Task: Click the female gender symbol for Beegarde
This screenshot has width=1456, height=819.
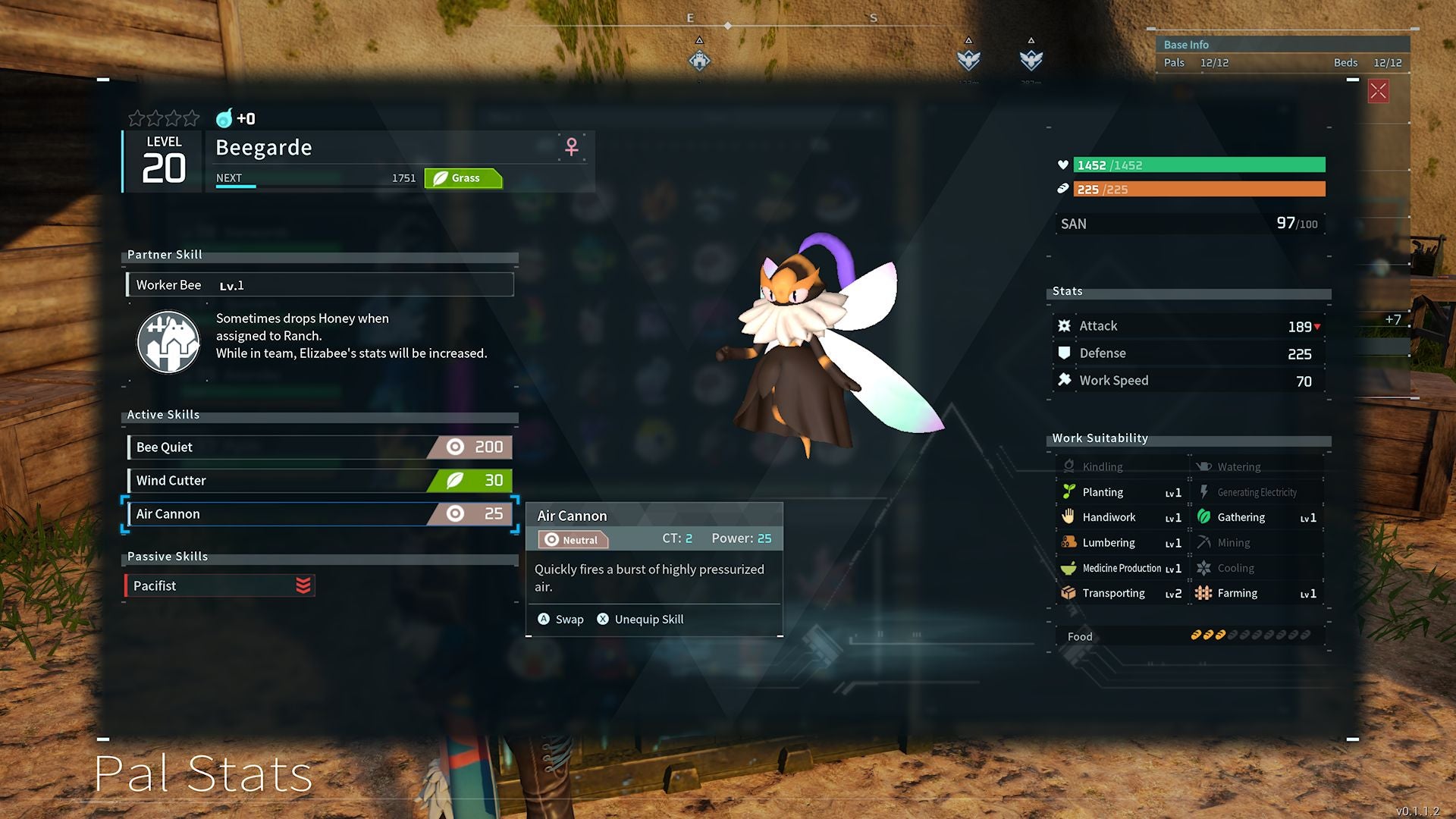Action: click(x=570, y=146)
